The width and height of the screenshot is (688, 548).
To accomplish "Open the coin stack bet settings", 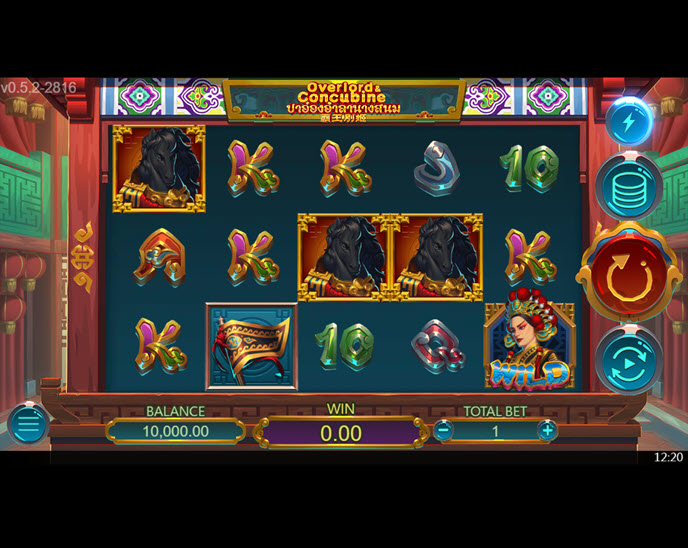I will [x=630, y=187].
